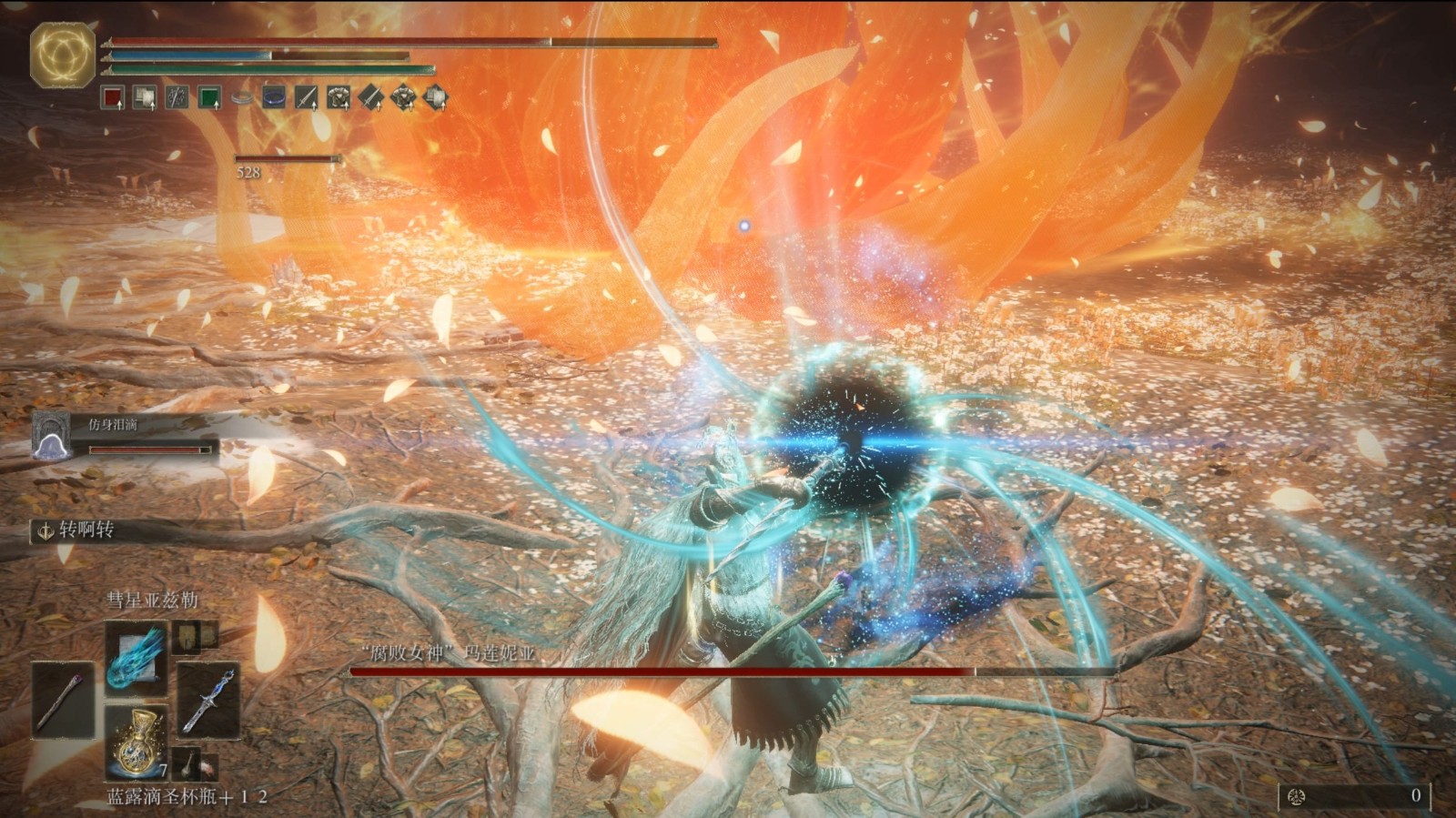This screenshot has width=1456, height=818.
Task: Click the Mimic Tear summon portrait
Action: 51,435
